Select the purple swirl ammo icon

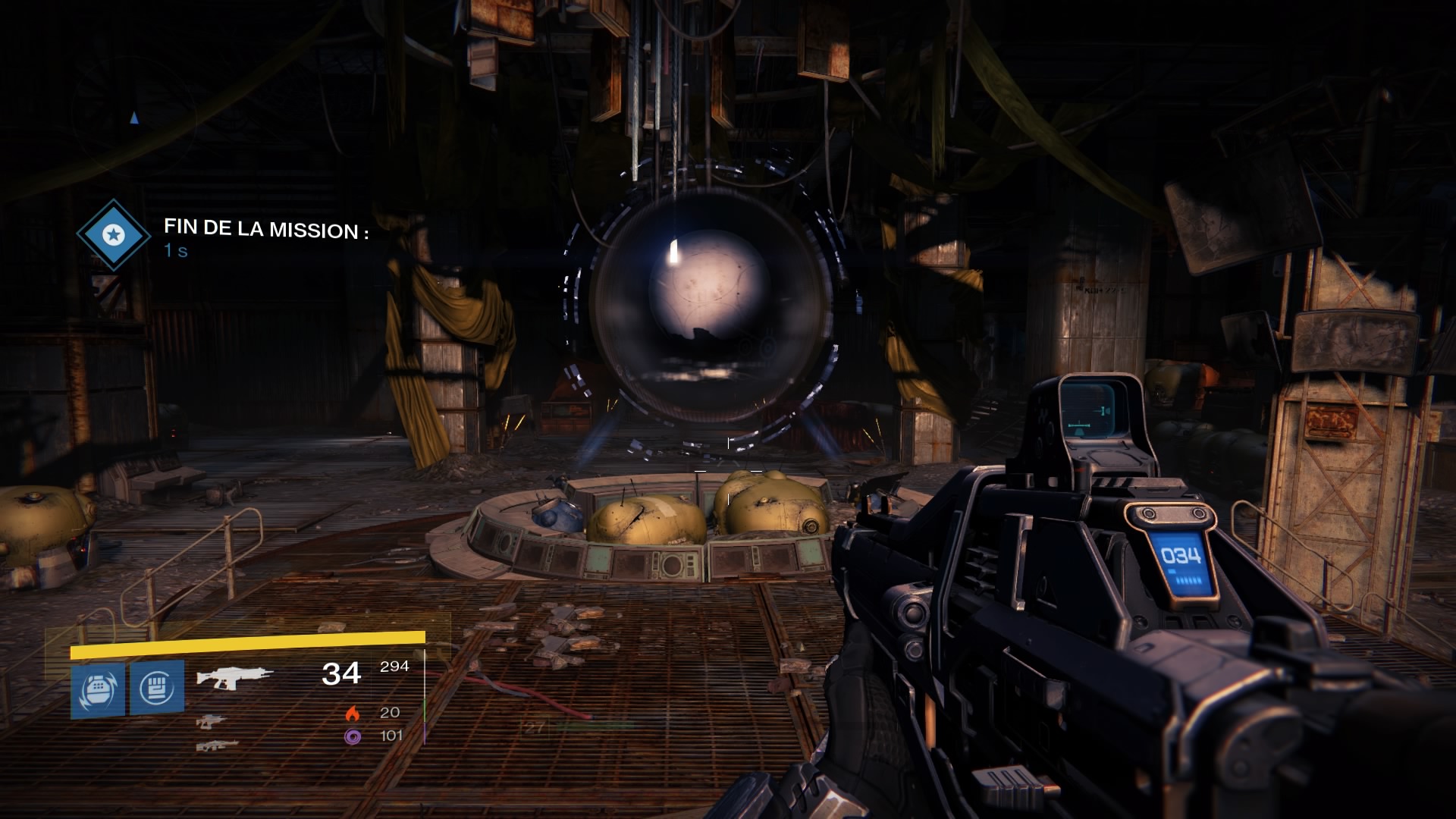pos(352,736)
